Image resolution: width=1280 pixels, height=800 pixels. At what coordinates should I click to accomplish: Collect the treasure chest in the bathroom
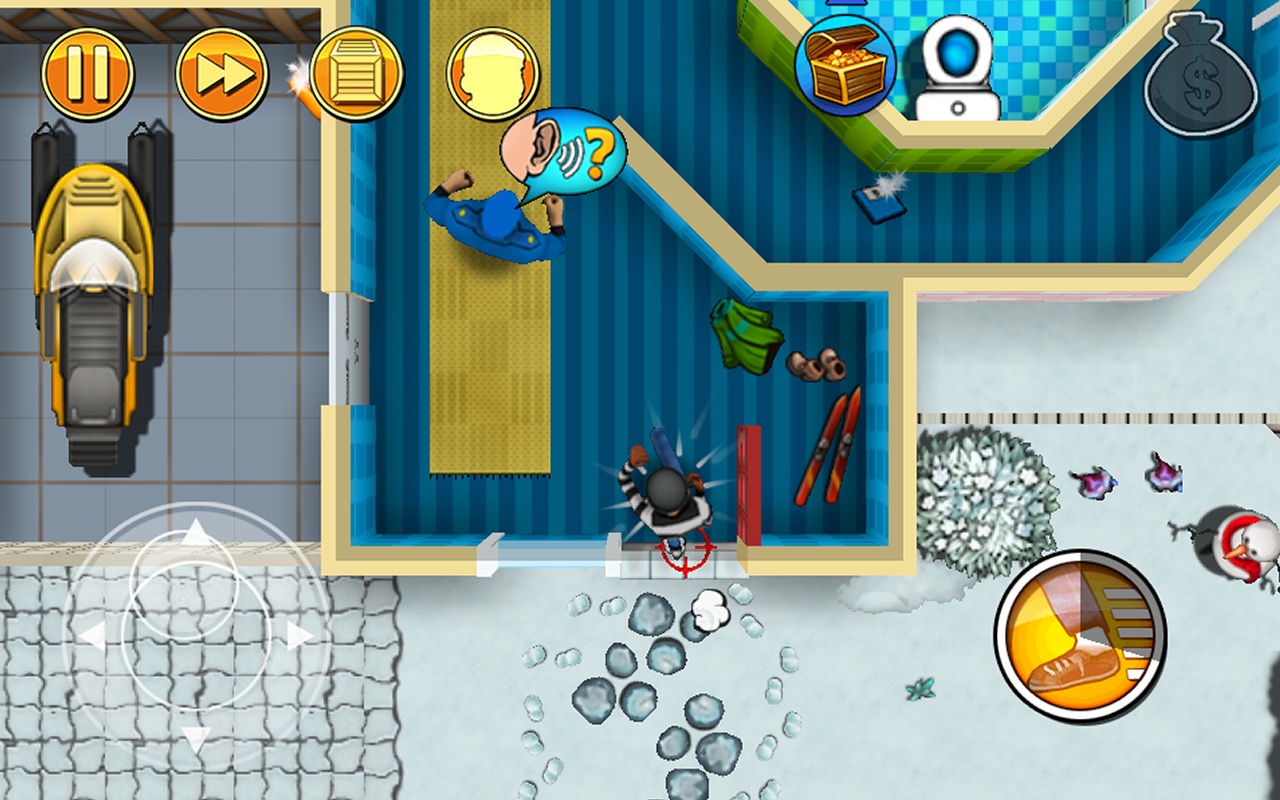pos(846,62)
